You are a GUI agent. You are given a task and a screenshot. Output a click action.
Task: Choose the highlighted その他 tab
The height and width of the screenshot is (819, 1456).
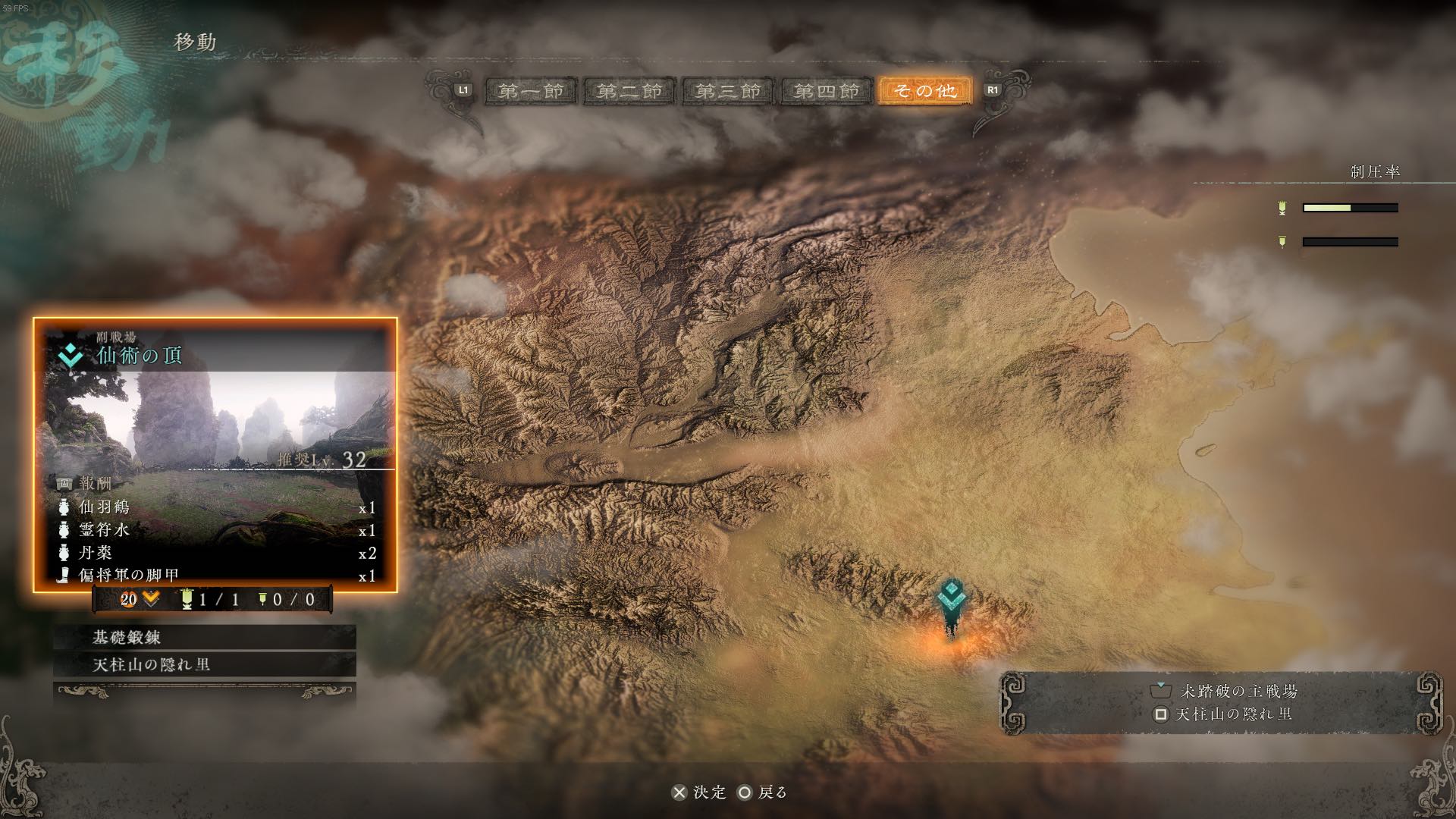pyautogui.click(x=925, y=91)
